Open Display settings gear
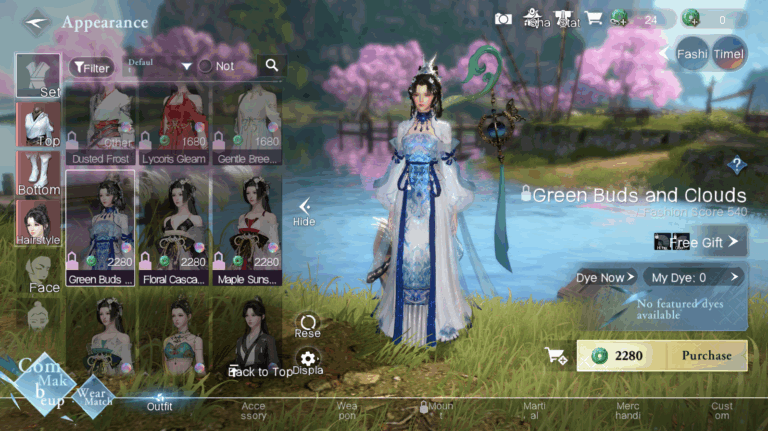768x431 pixels. 307,362
